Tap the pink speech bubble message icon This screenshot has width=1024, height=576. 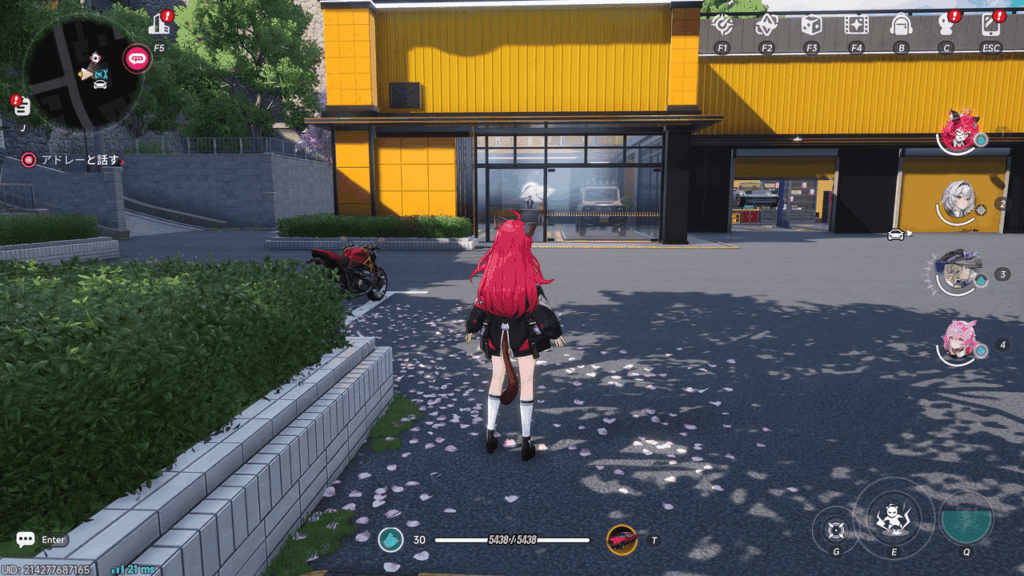pyautogui.click(x=137, y=58)
